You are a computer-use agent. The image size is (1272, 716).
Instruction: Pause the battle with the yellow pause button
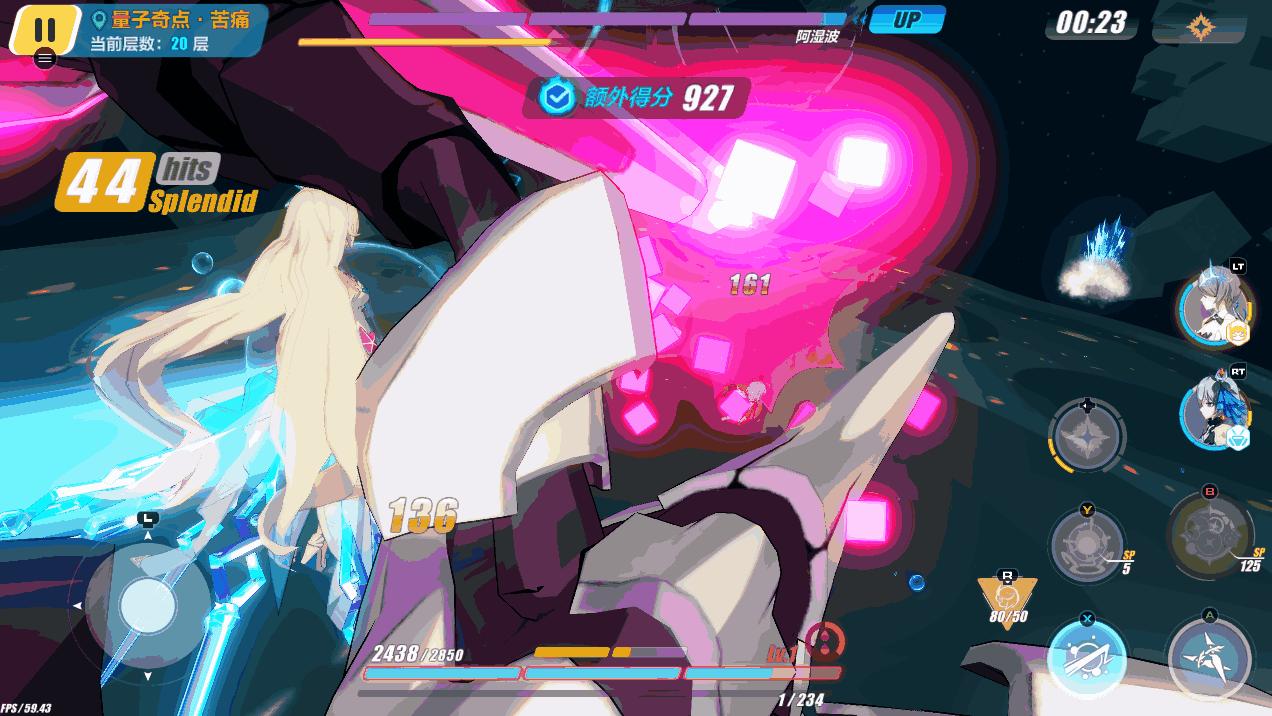(45, 28)
